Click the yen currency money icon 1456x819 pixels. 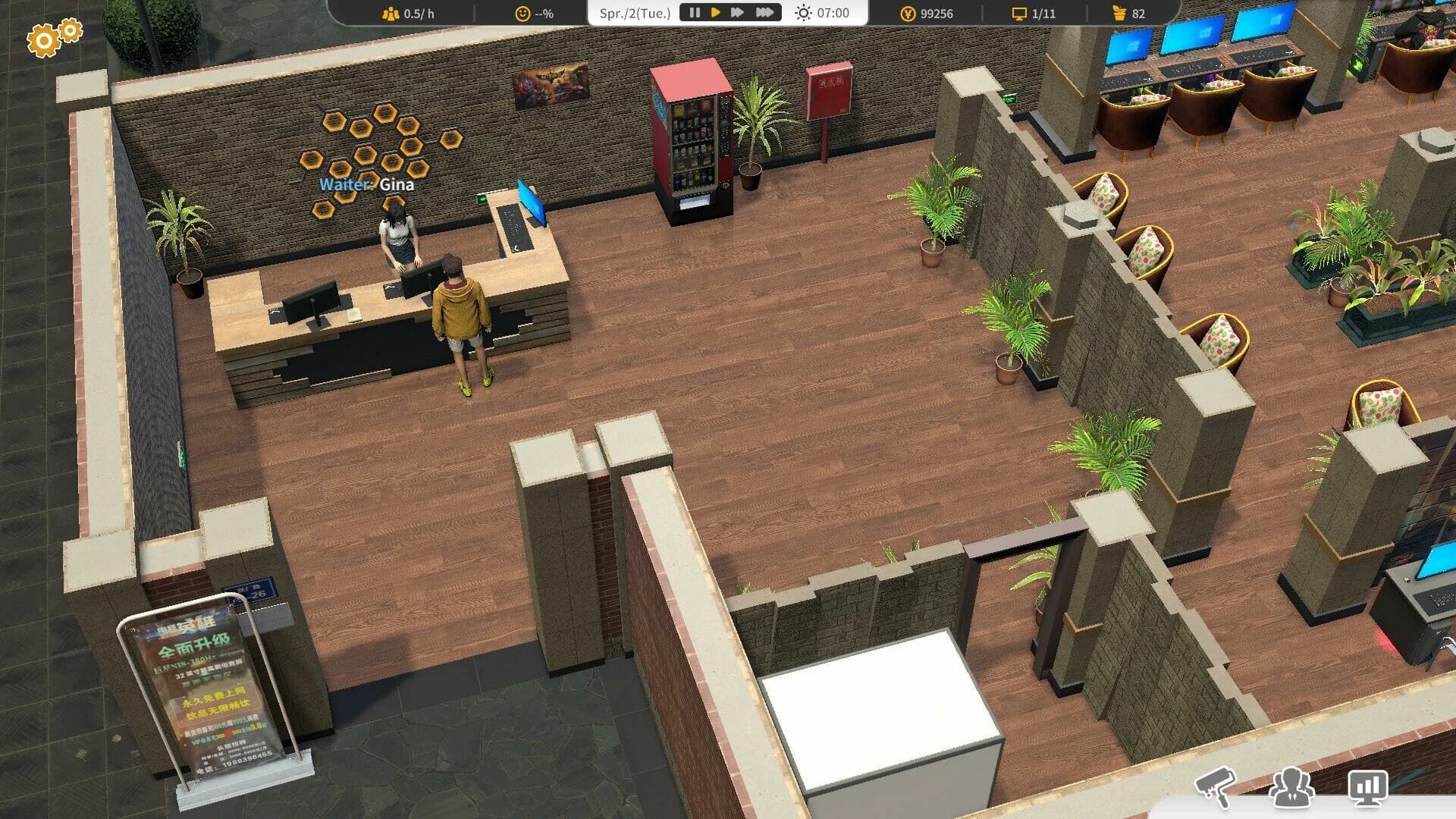coord(908,13)
